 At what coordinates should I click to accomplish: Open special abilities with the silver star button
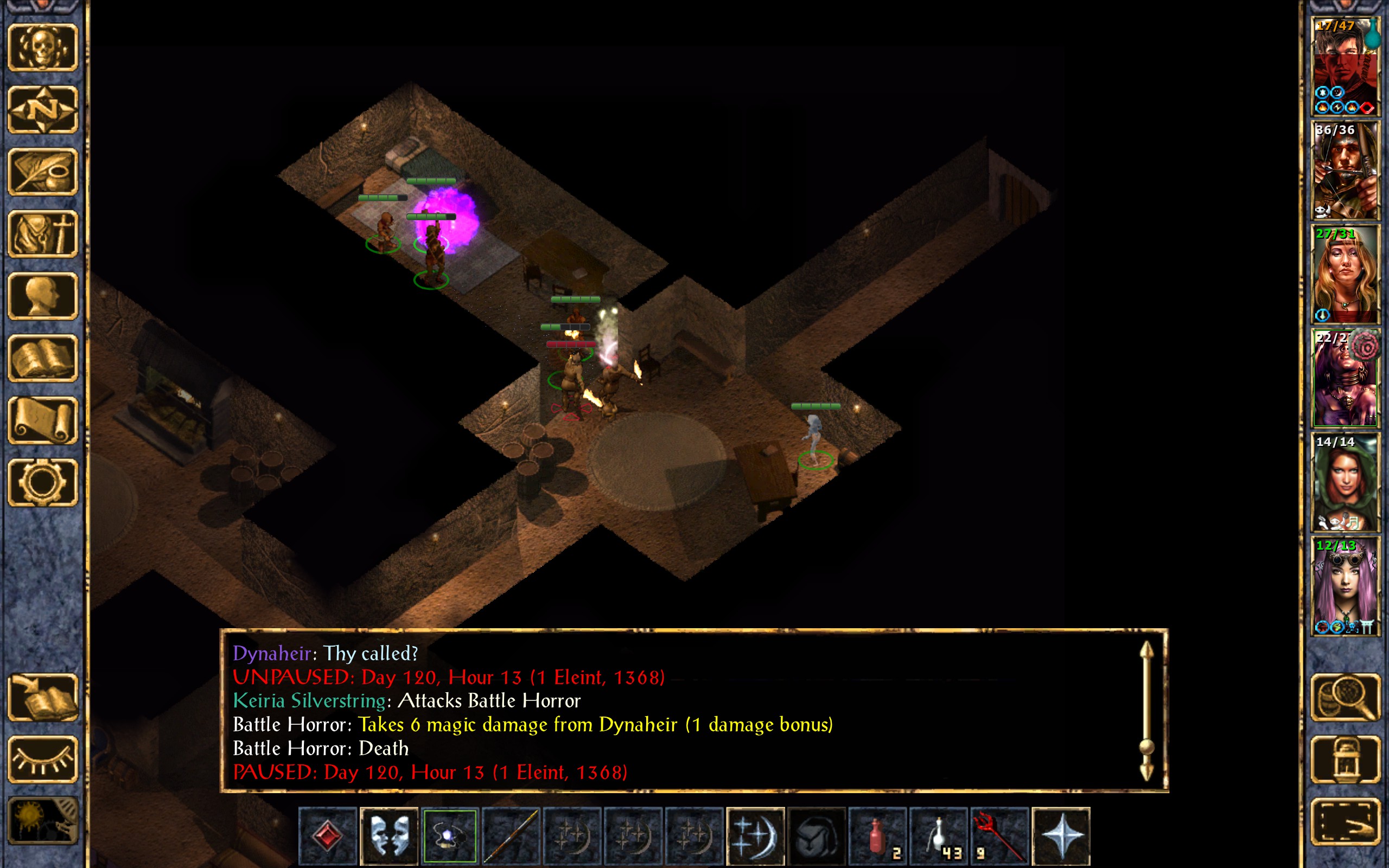[1060, 835]
